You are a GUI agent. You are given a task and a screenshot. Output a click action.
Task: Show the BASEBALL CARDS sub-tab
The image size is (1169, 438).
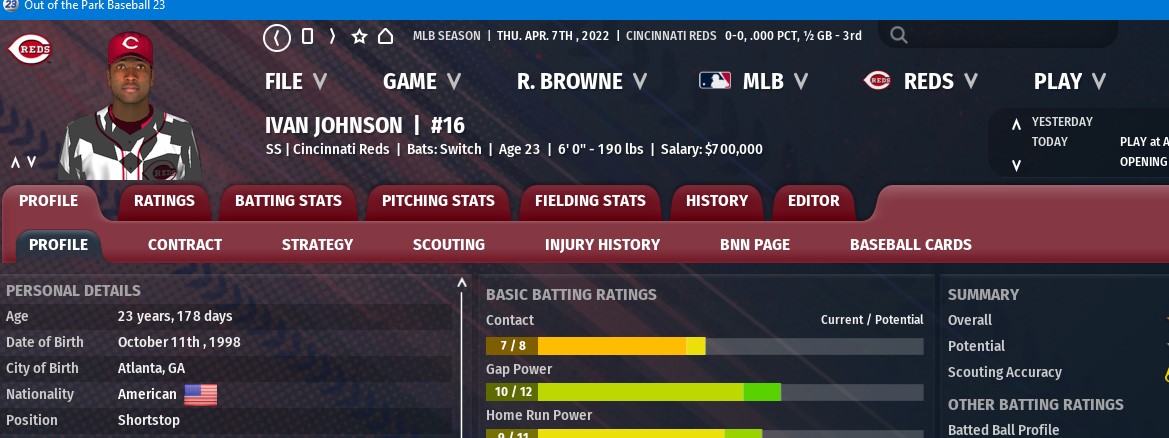910,244
